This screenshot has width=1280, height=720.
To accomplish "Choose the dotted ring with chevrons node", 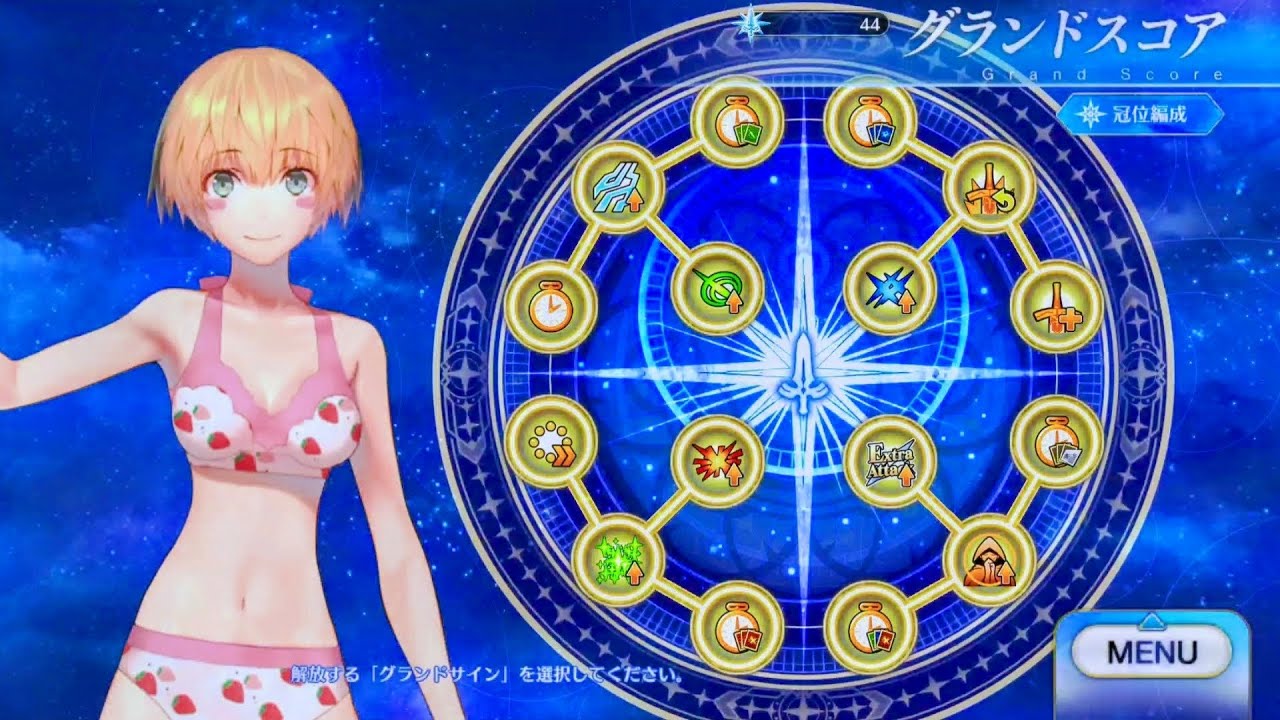I will click(550, 440).
